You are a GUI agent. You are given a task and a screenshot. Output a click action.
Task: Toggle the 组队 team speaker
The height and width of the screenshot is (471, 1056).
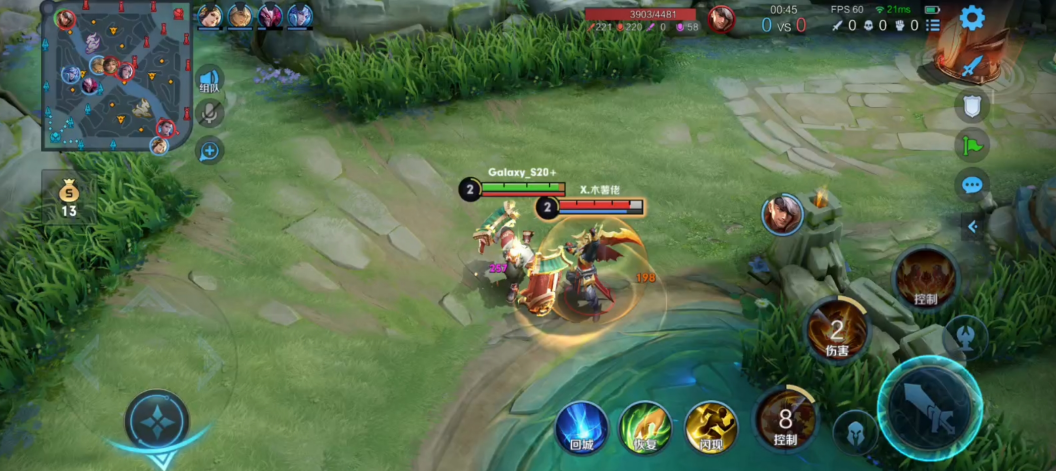point(209,80)
